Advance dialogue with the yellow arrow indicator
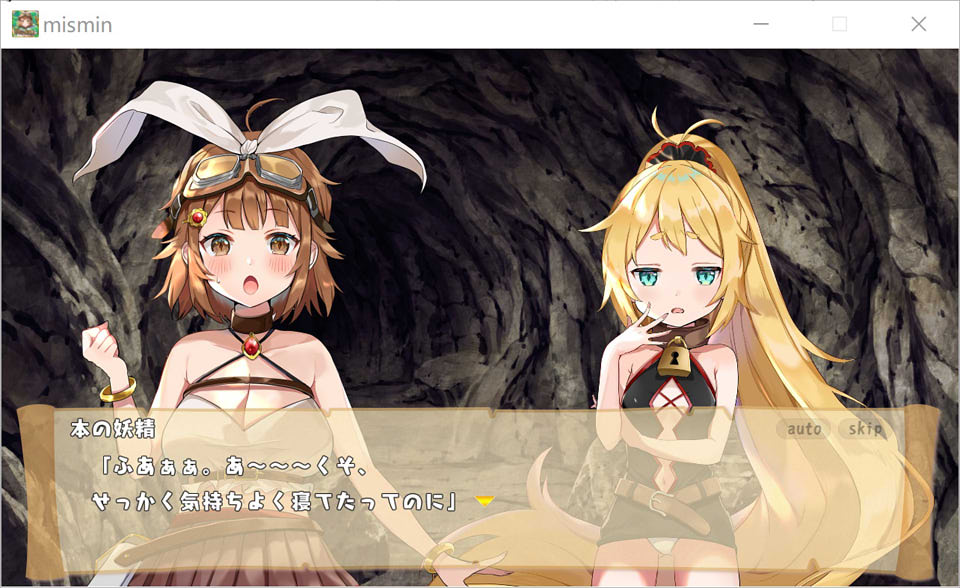The image size is (960, 588). click(485, 500)
